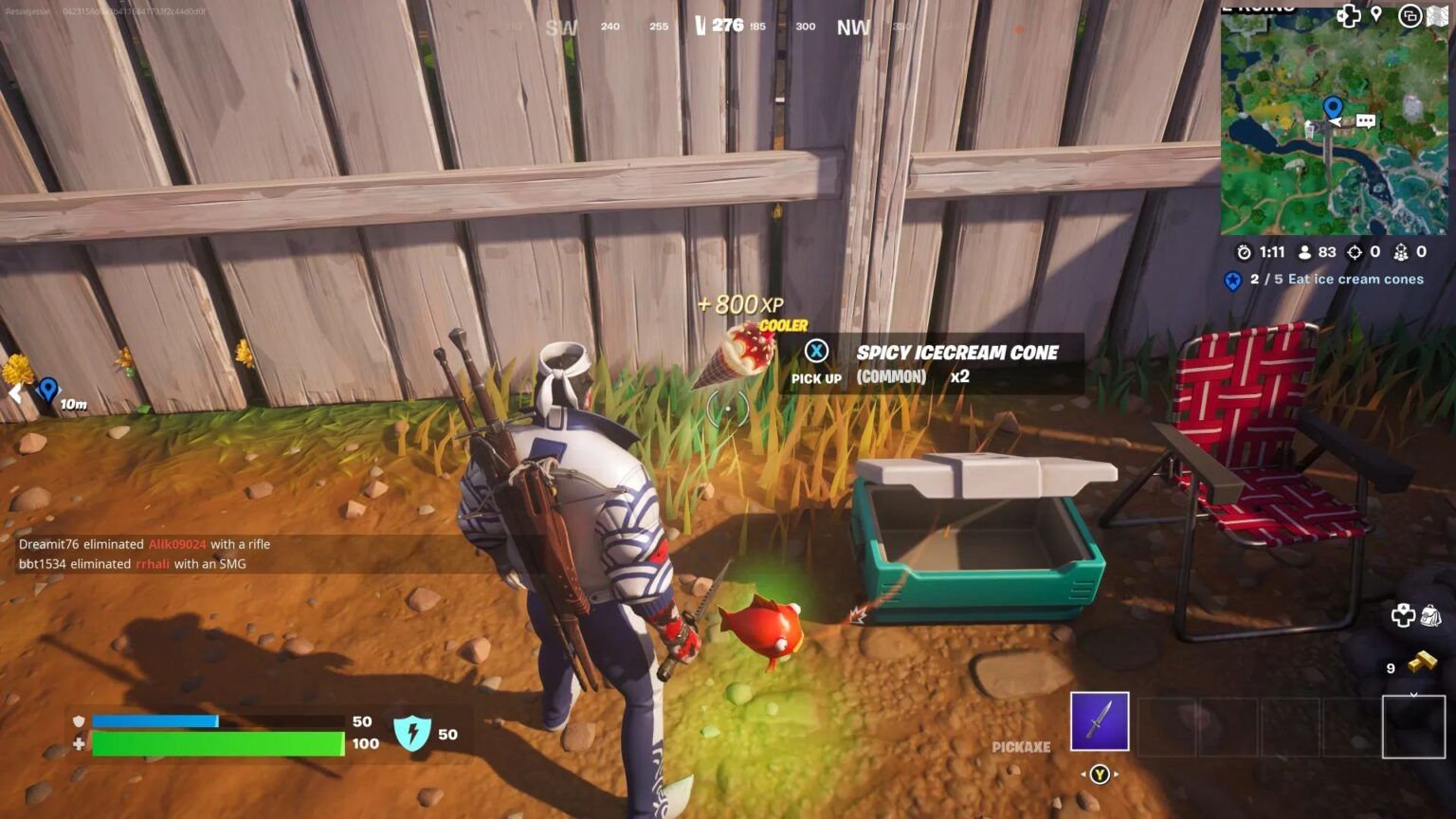Click the green health bar
Viewport: 1456px width, 819px height.
coord(218,743)
